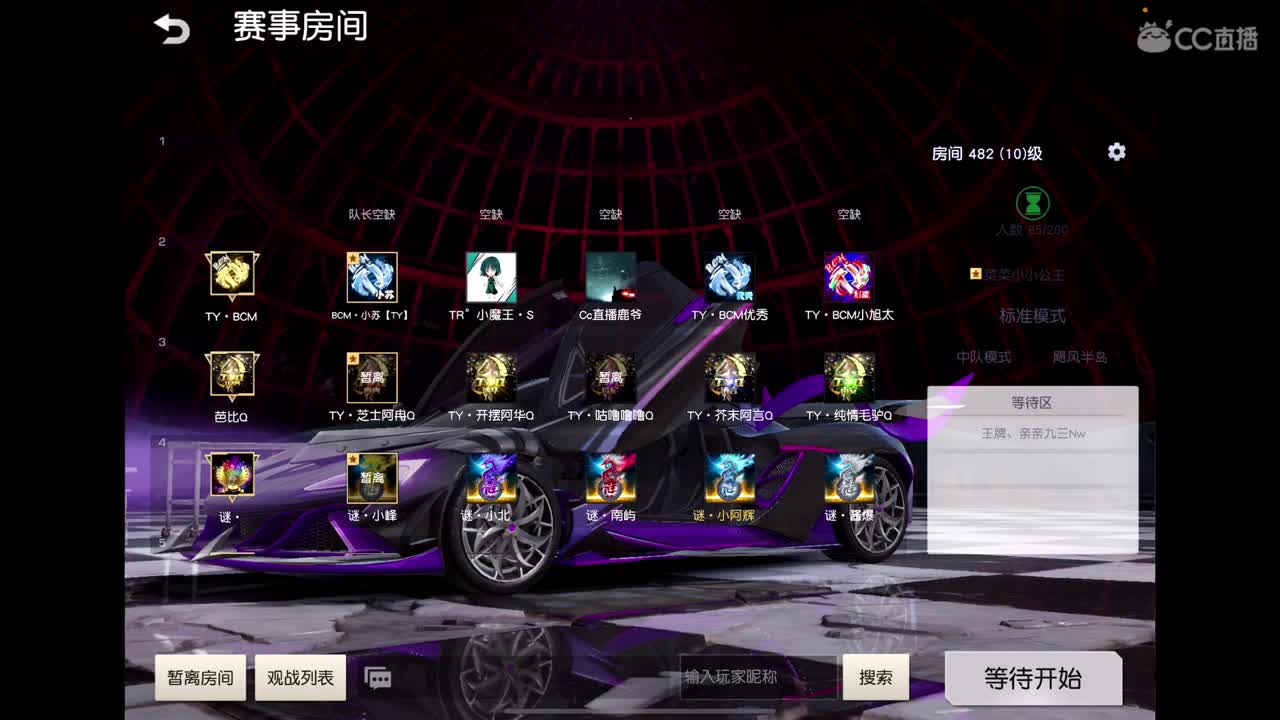Open the room settings gear icon
1280x720 pixels.
pyautogui.click(x=1116, y=153)
